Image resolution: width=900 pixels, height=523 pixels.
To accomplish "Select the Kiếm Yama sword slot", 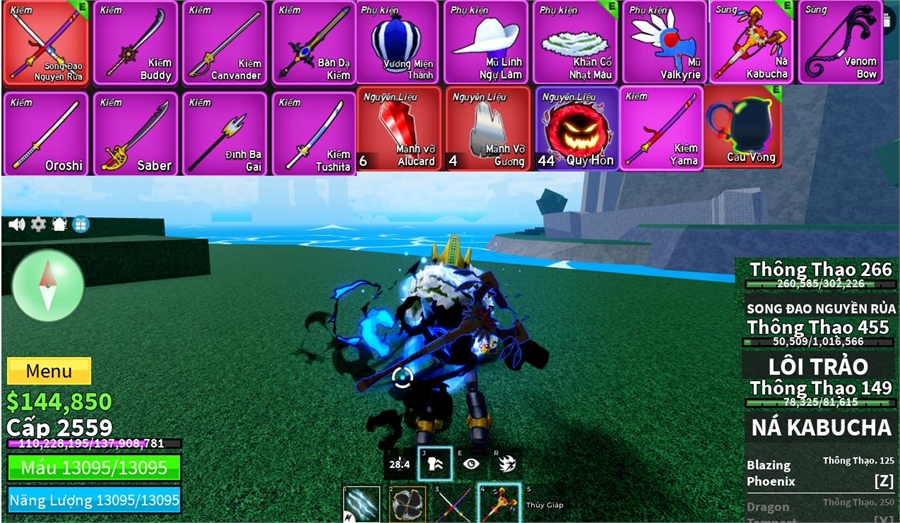I will click(660, 128).
